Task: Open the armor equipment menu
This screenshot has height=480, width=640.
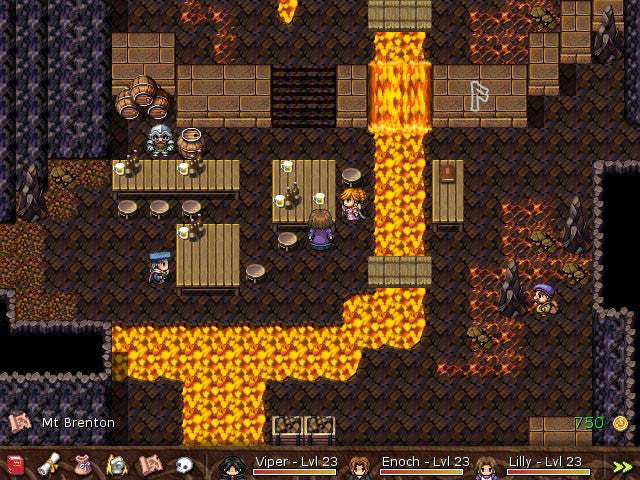Action: coord(117,465)
